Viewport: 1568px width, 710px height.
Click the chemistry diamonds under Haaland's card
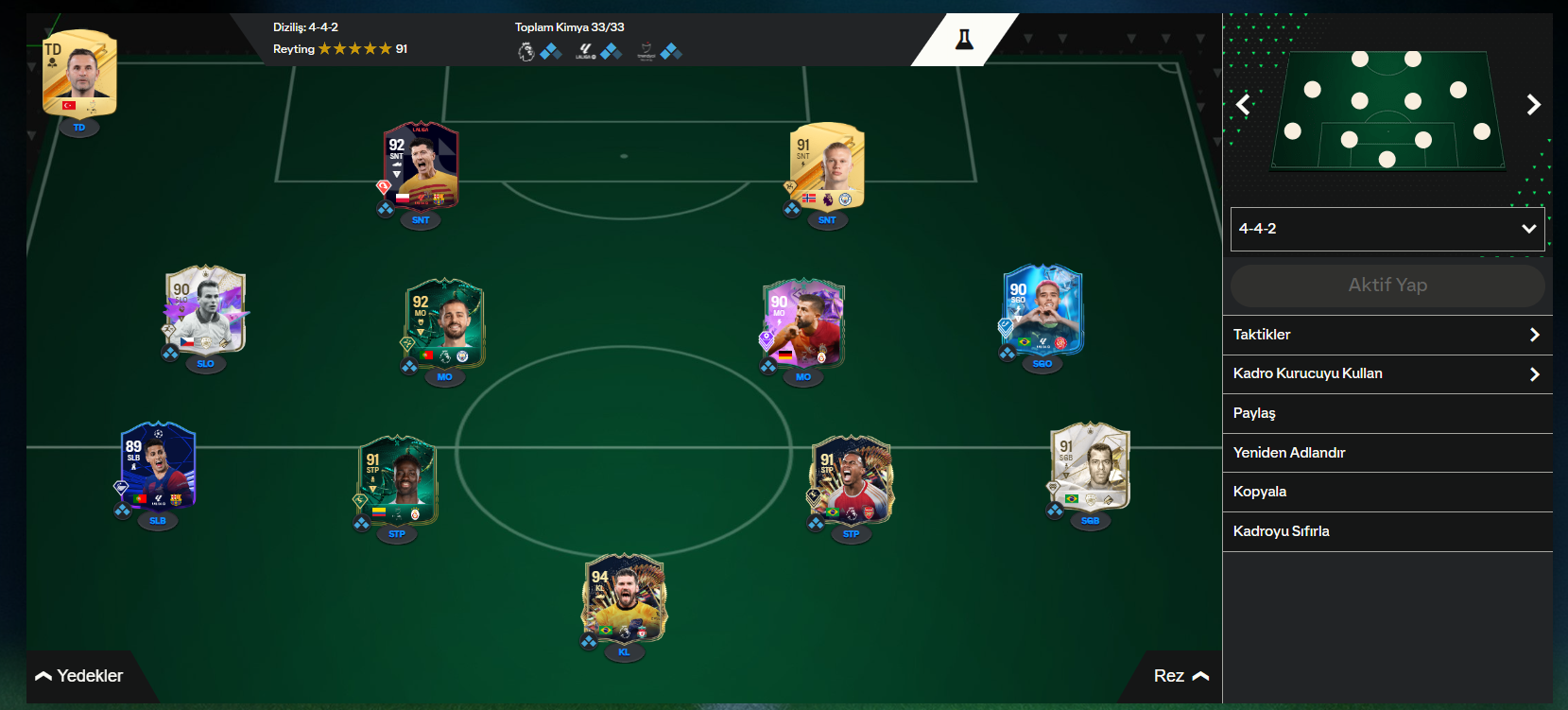tap(791, 210)
